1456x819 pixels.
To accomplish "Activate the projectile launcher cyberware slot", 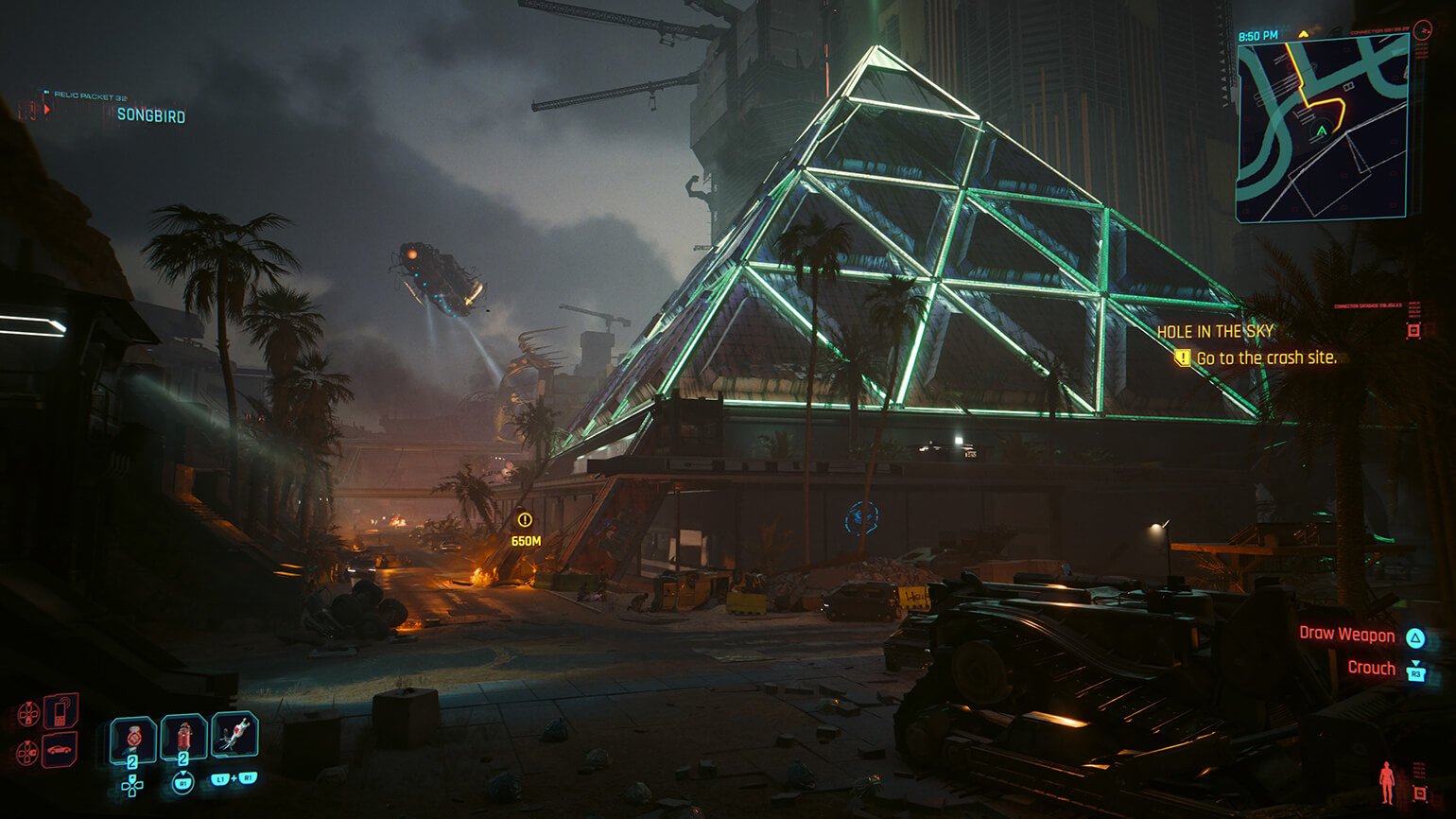I will click(x=234, y=735).
